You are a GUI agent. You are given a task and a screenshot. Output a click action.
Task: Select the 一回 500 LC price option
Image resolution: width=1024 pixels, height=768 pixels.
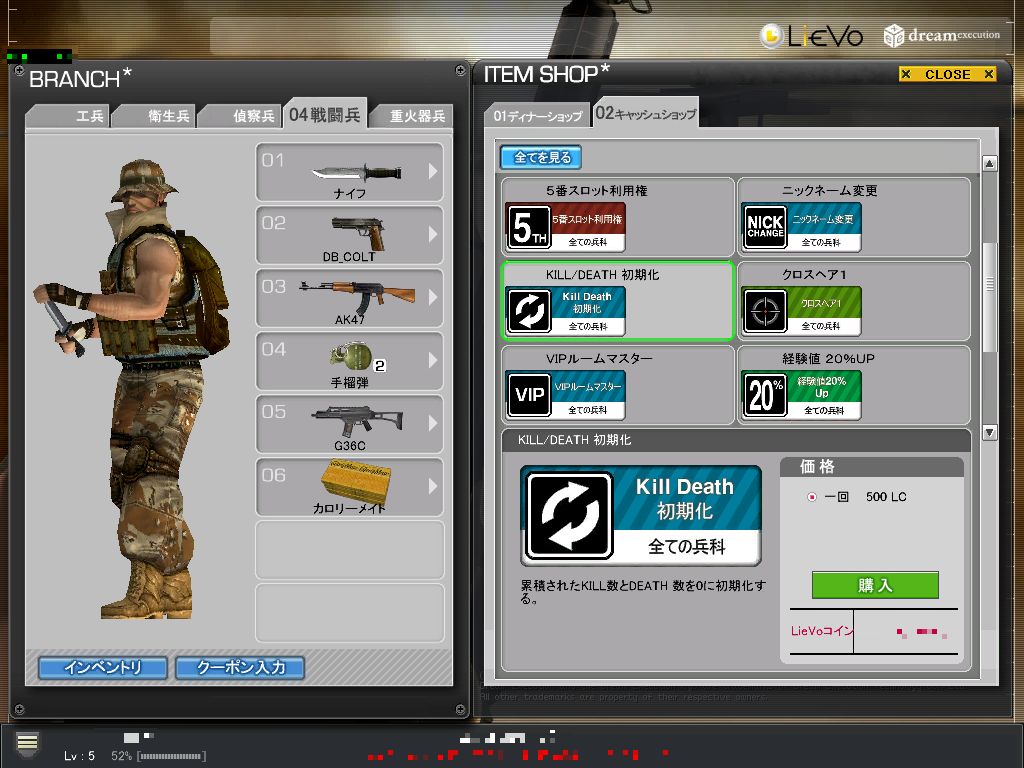812,497
